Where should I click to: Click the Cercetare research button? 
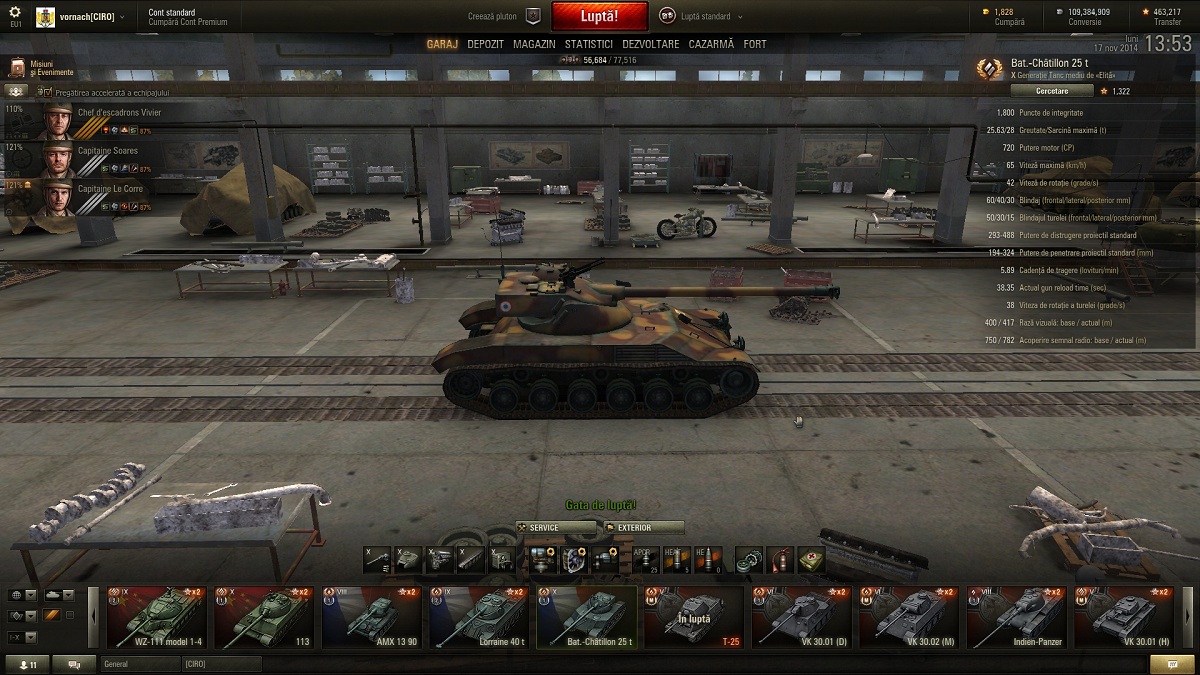click(1036, 90)
